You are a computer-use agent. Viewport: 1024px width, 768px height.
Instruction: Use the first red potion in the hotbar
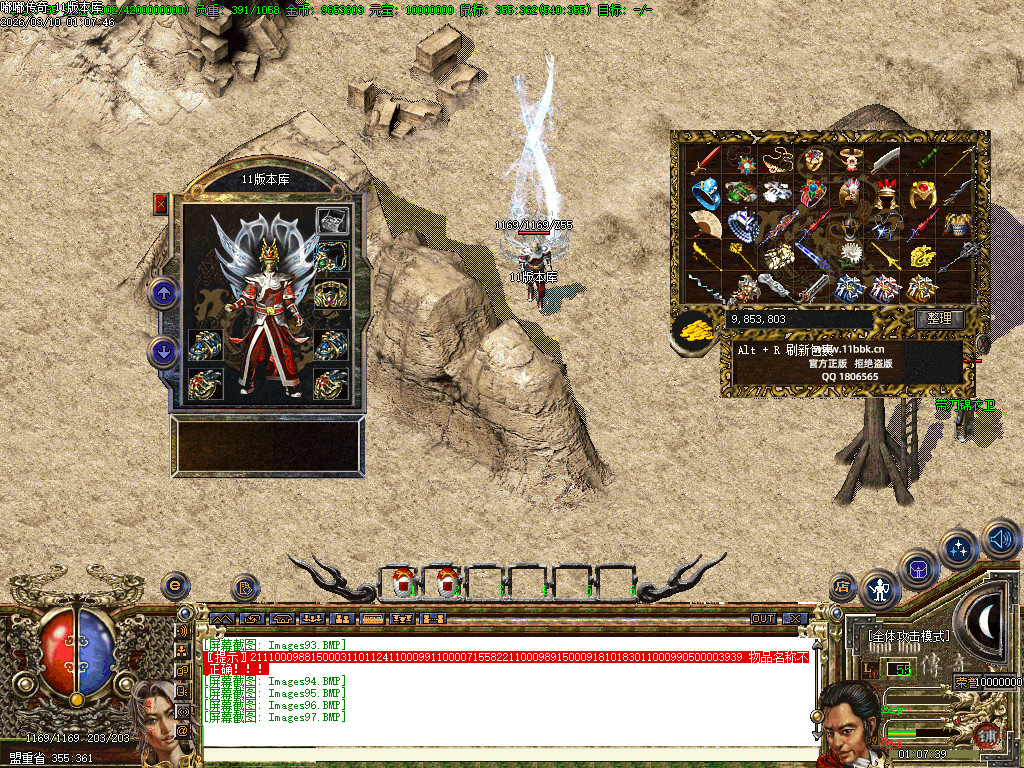point(404,580)
